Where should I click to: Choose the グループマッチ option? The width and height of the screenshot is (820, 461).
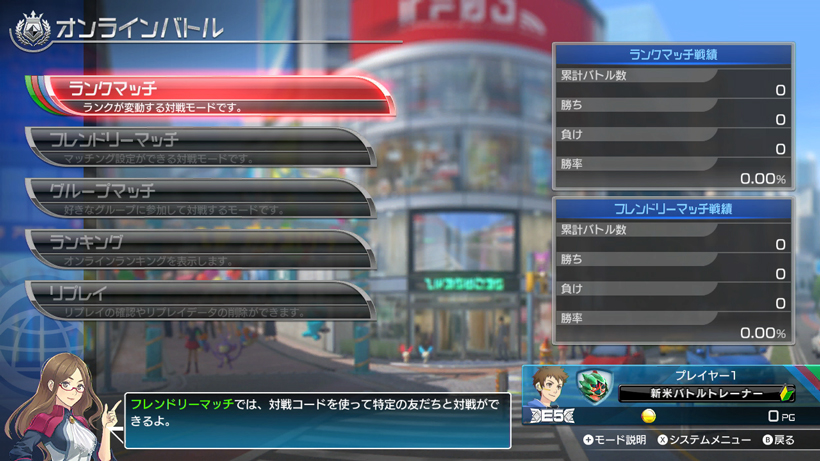coord(200,197)
